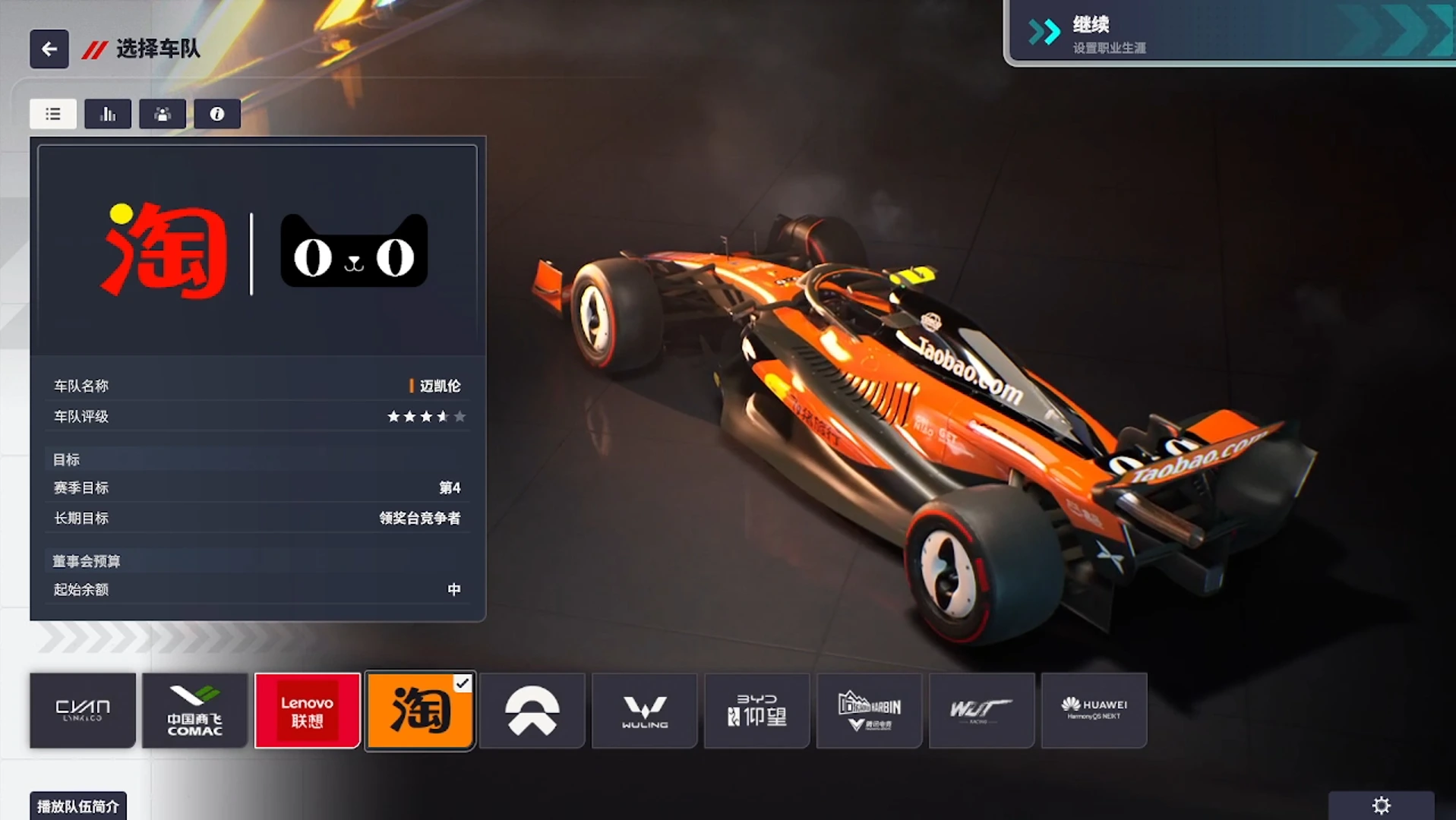
Task: Show the team personnel tab
Action: (x=163, y=114)
